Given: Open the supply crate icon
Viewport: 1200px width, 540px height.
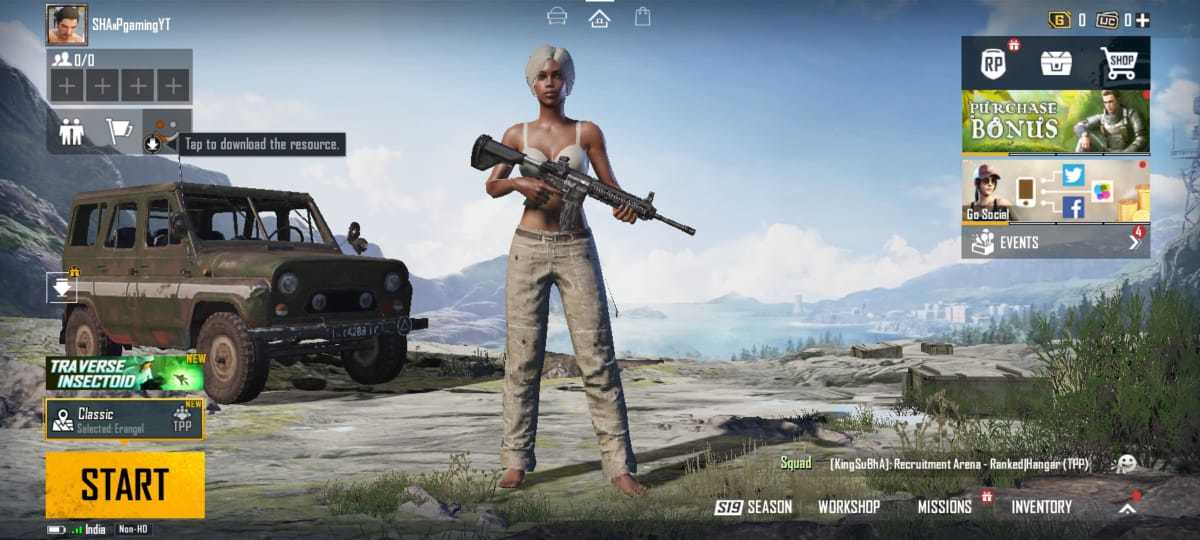Looking at the screenshot, I should click(1056, 64).
